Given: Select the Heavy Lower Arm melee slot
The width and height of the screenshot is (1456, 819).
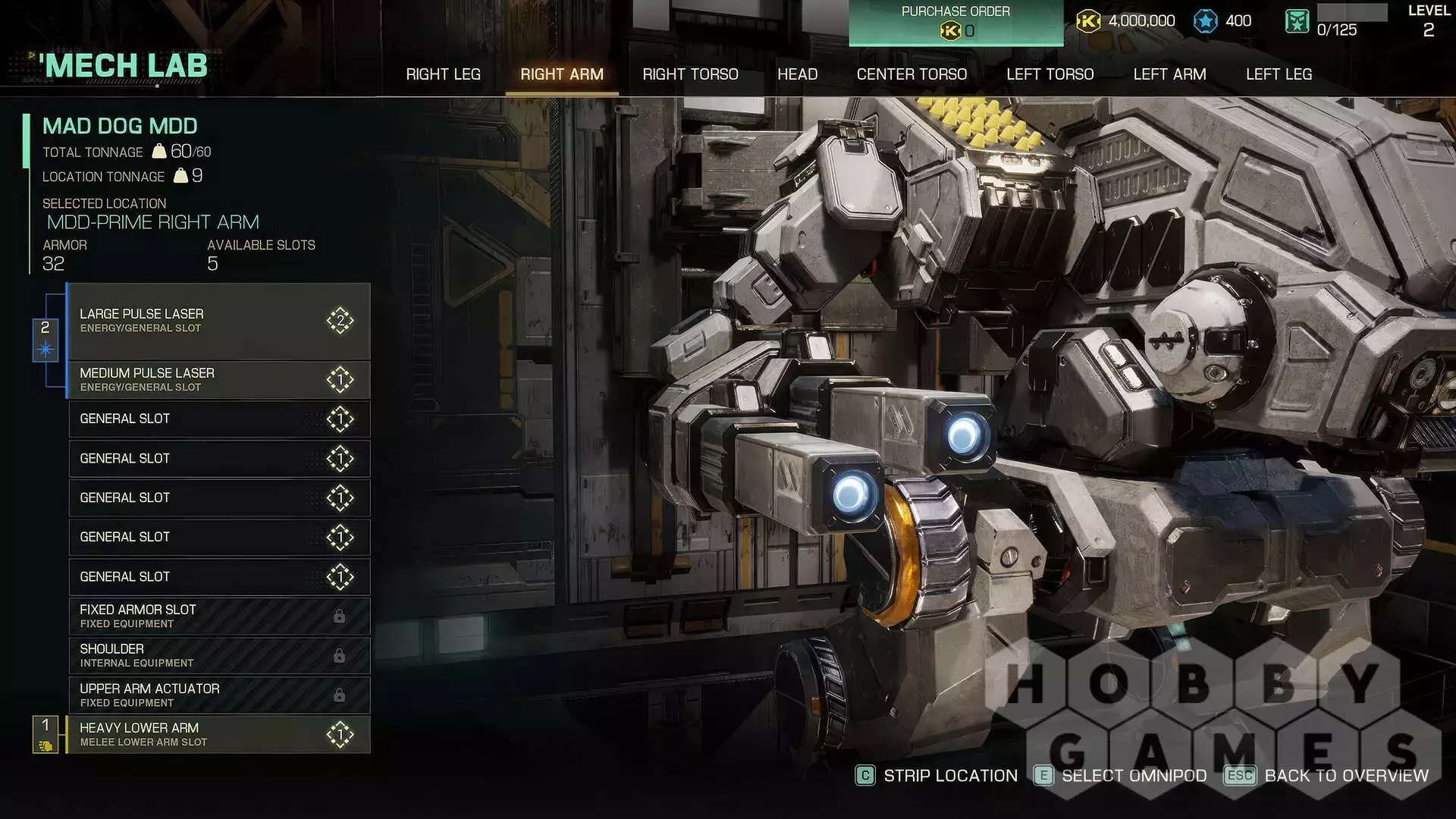Looking at the screenshot, I should click(218, 734).
